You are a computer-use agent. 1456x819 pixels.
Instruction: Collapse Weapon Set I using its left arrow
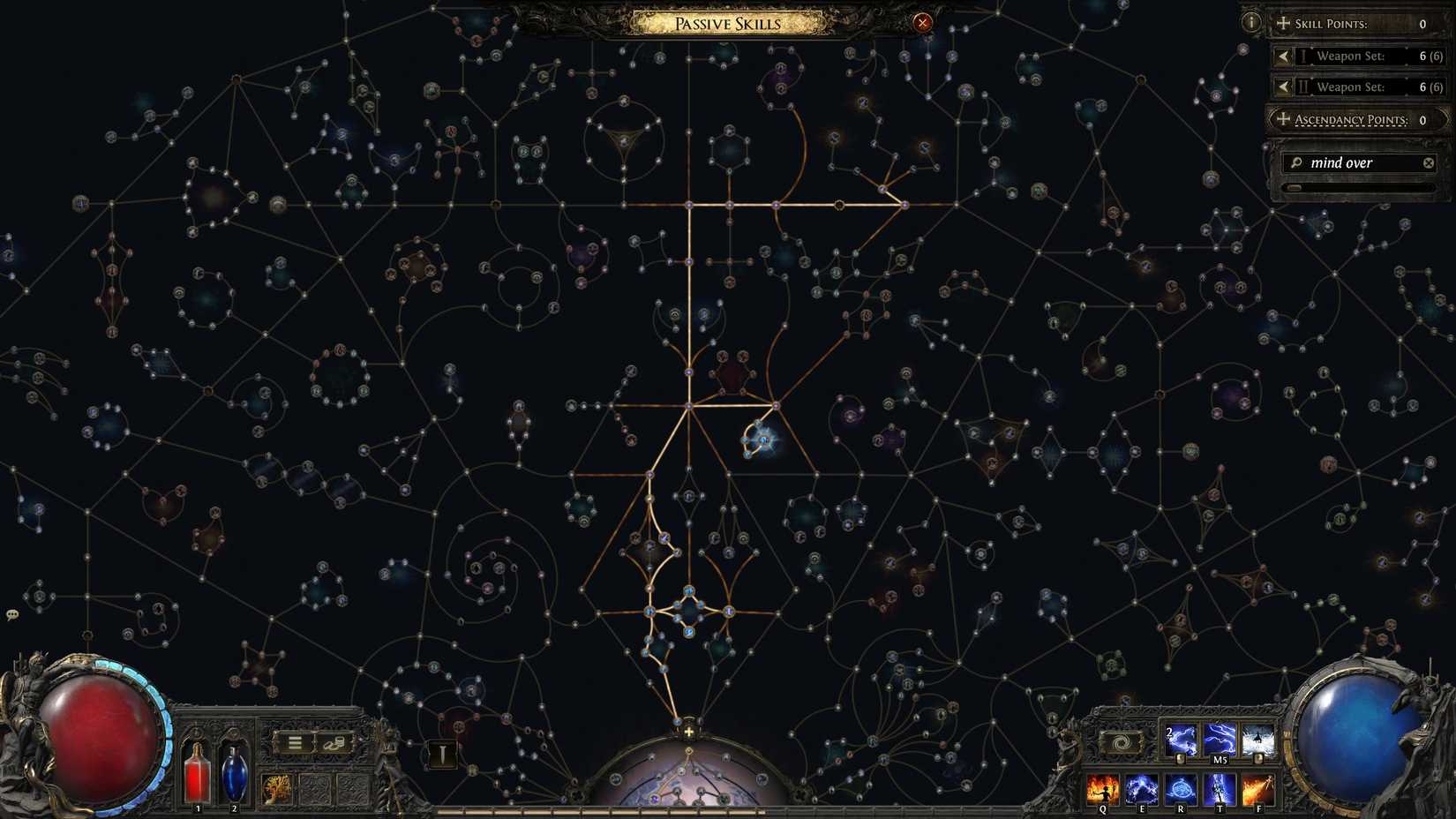point(1282,56)
